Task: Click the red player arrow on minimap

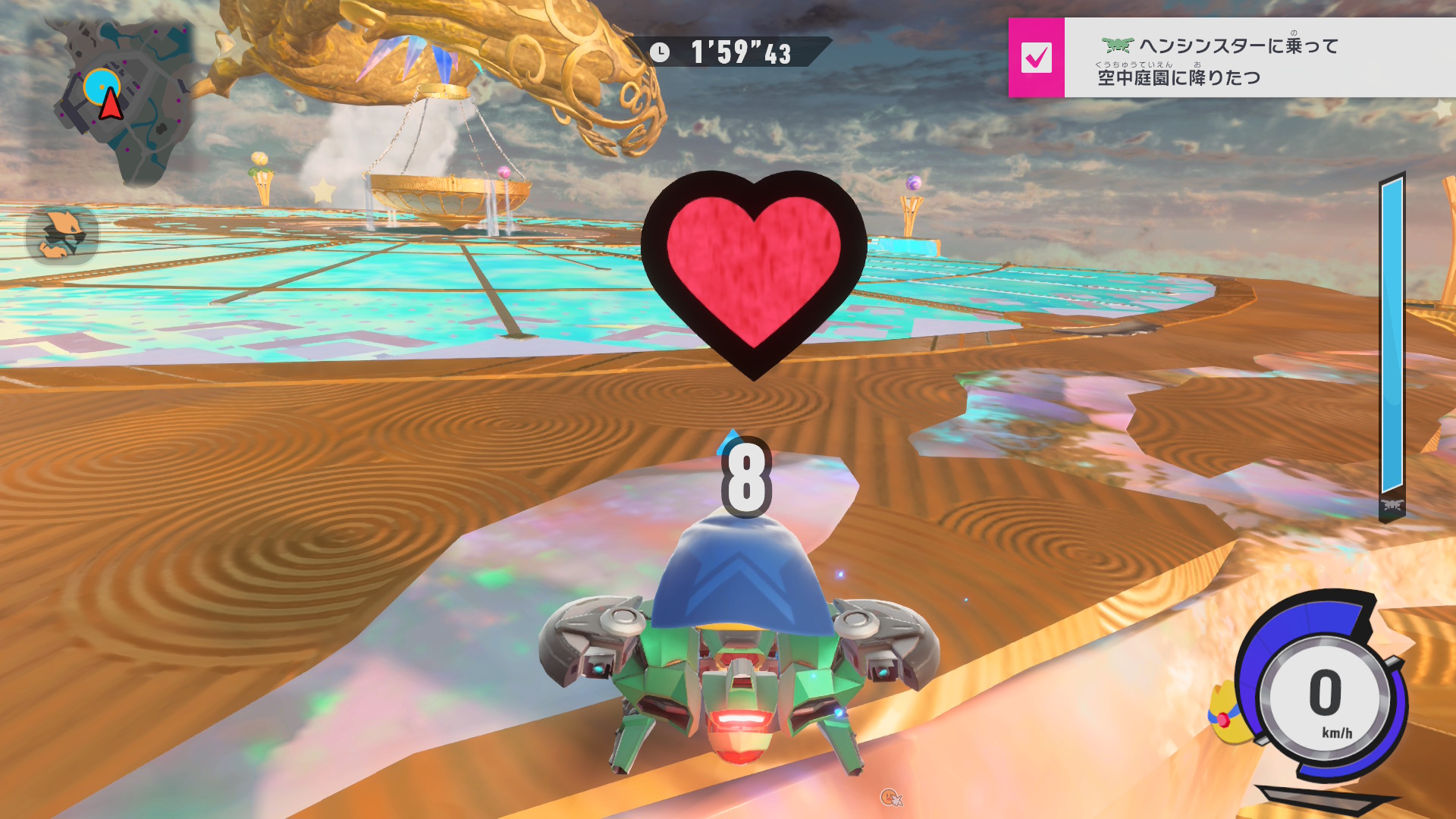Action: tap(111, 105)
